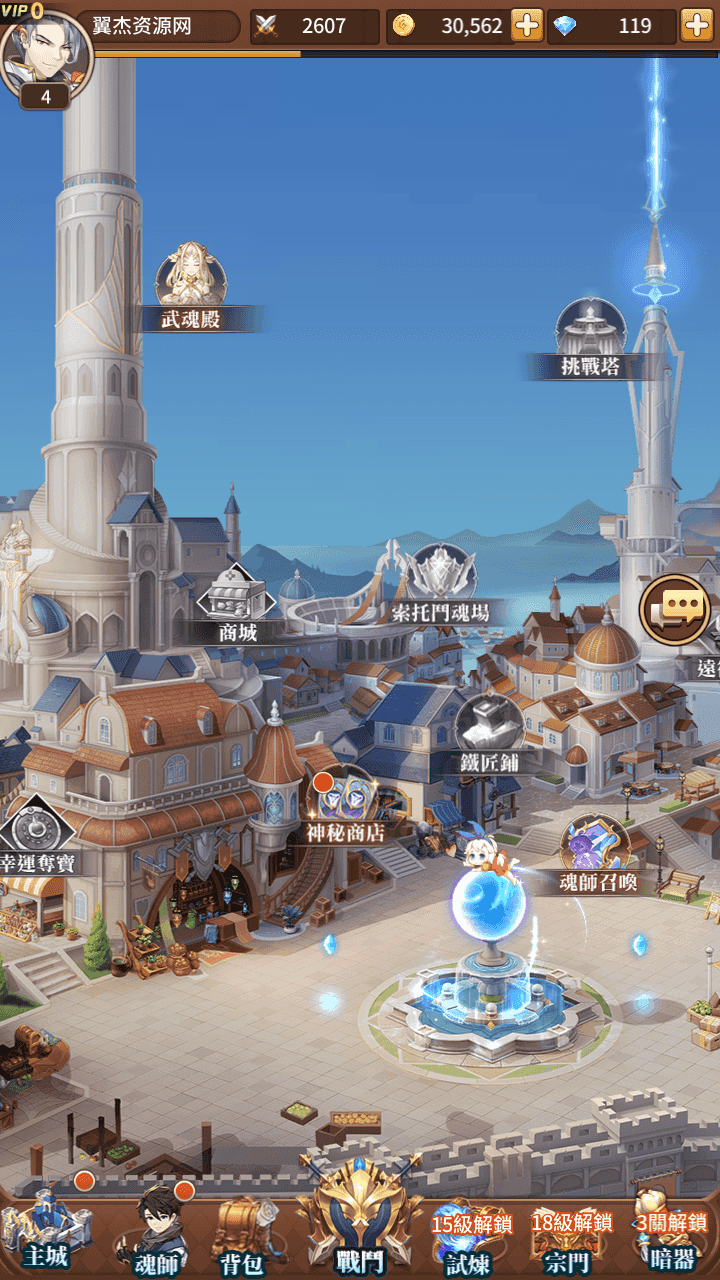The height and width of the screenshot is (1280, 720).
Task: Open the chat bubble button
Action: [675, 610]
